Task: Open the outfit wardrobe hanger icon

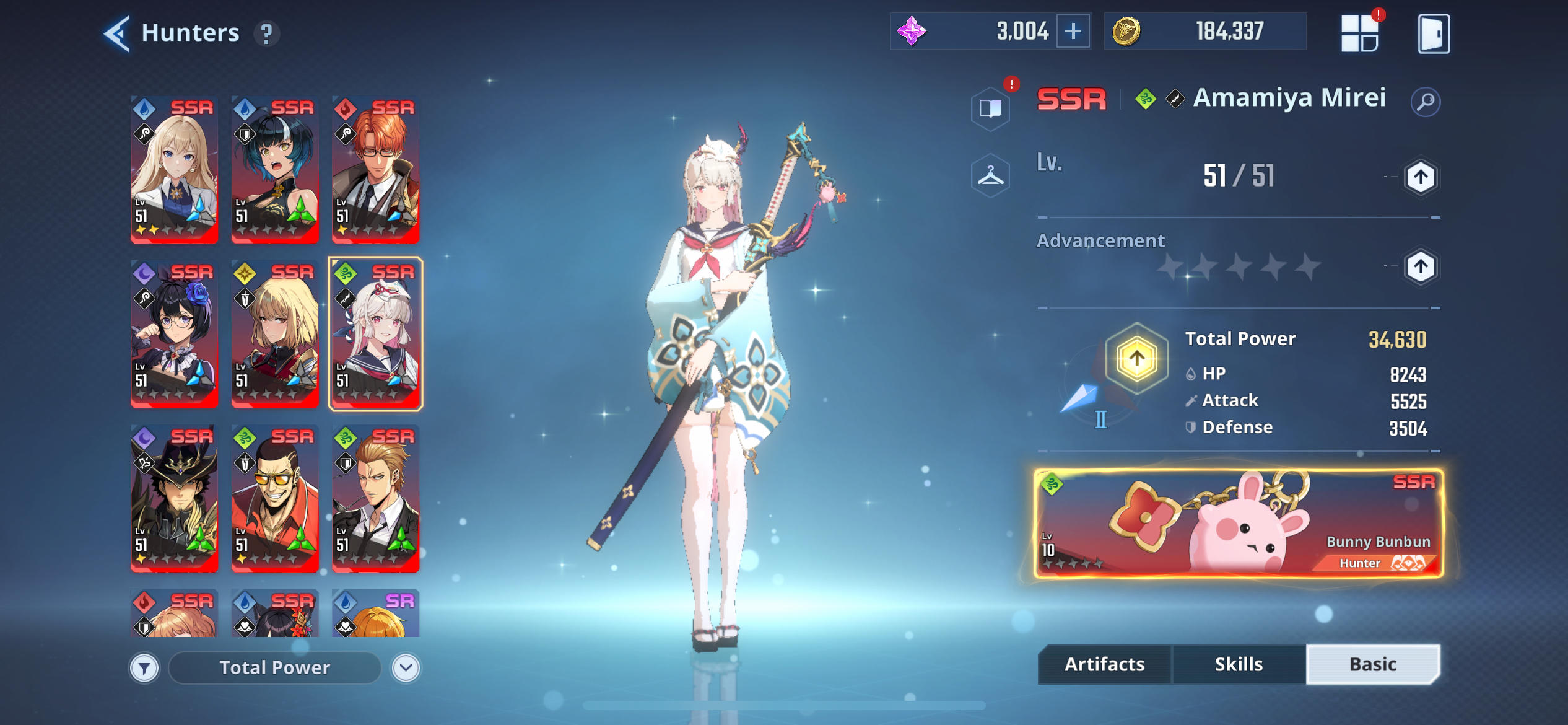Action: pos(991,175)
